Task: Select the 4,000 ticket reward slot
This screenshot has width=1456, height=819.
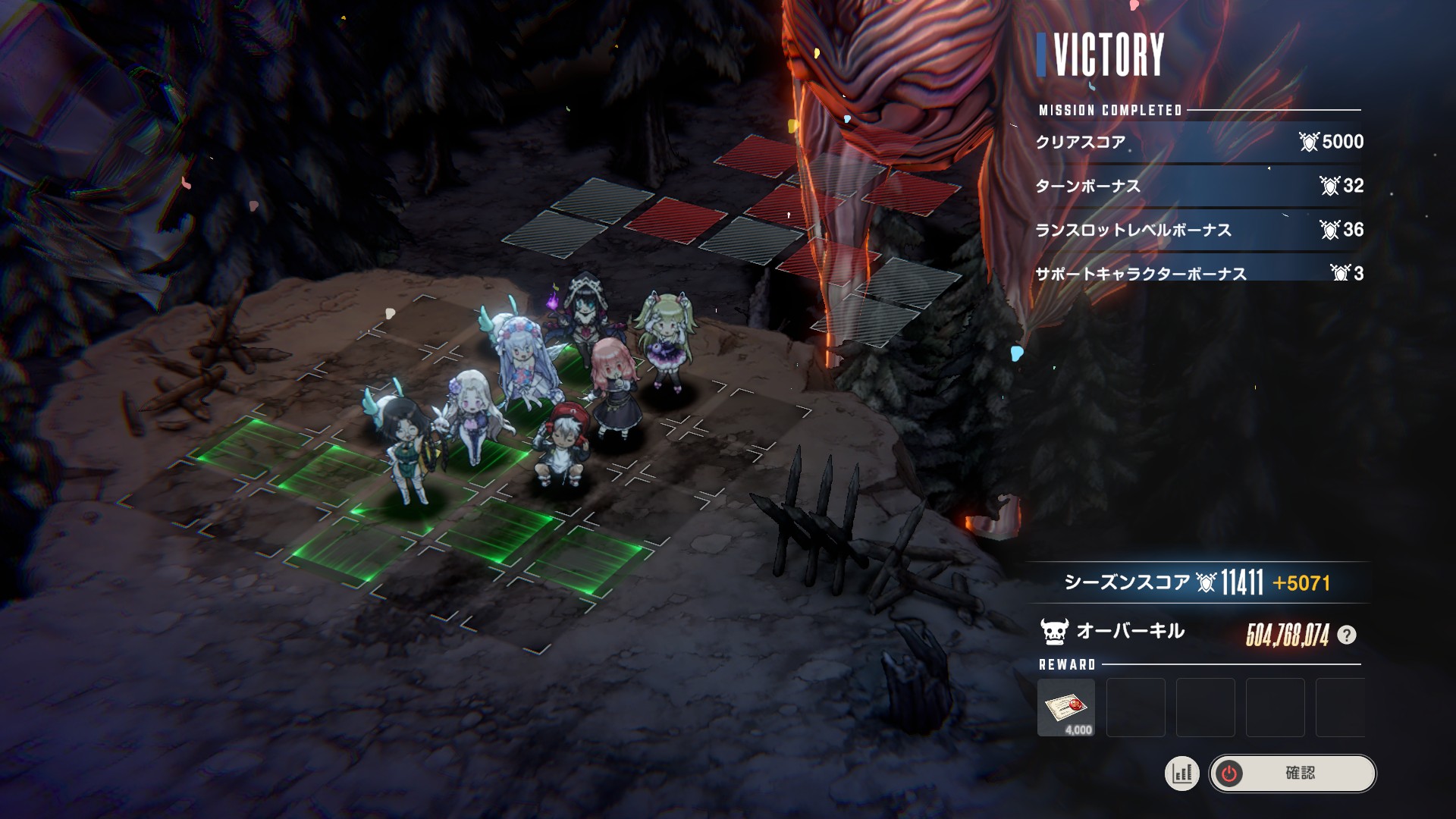Action: click(1065, 708)
